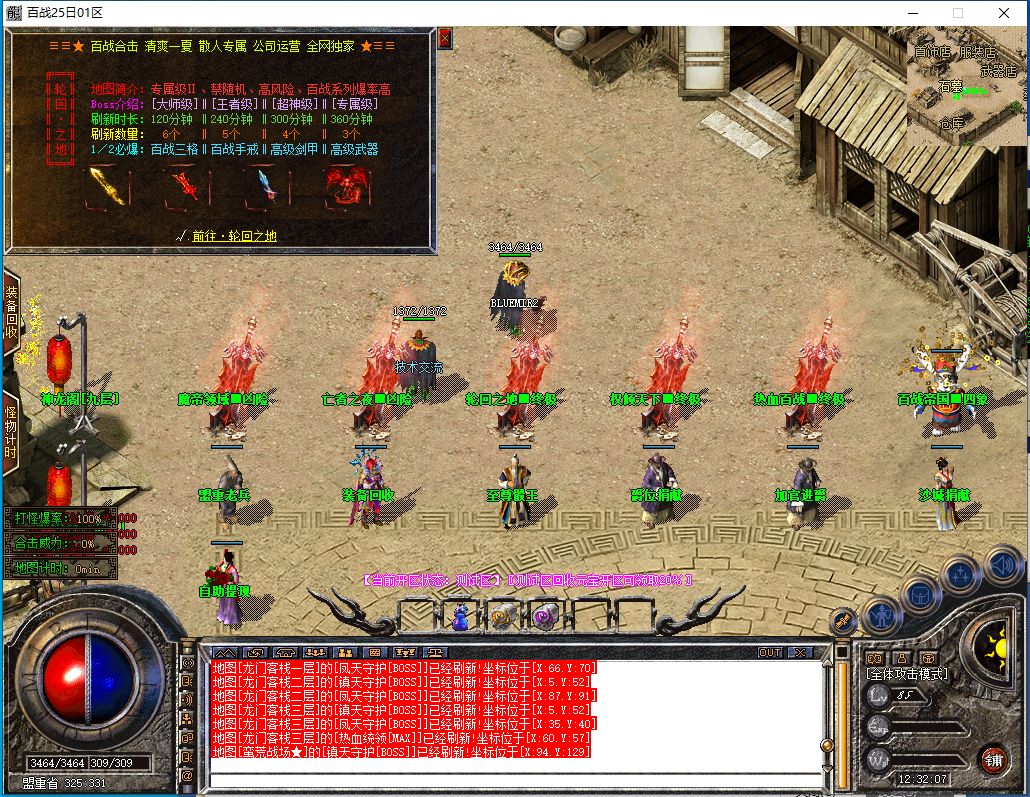Toggle the 全体攻击模式 attack mode
Viewport: 1030px width, 797px height.
pos(907,674)
